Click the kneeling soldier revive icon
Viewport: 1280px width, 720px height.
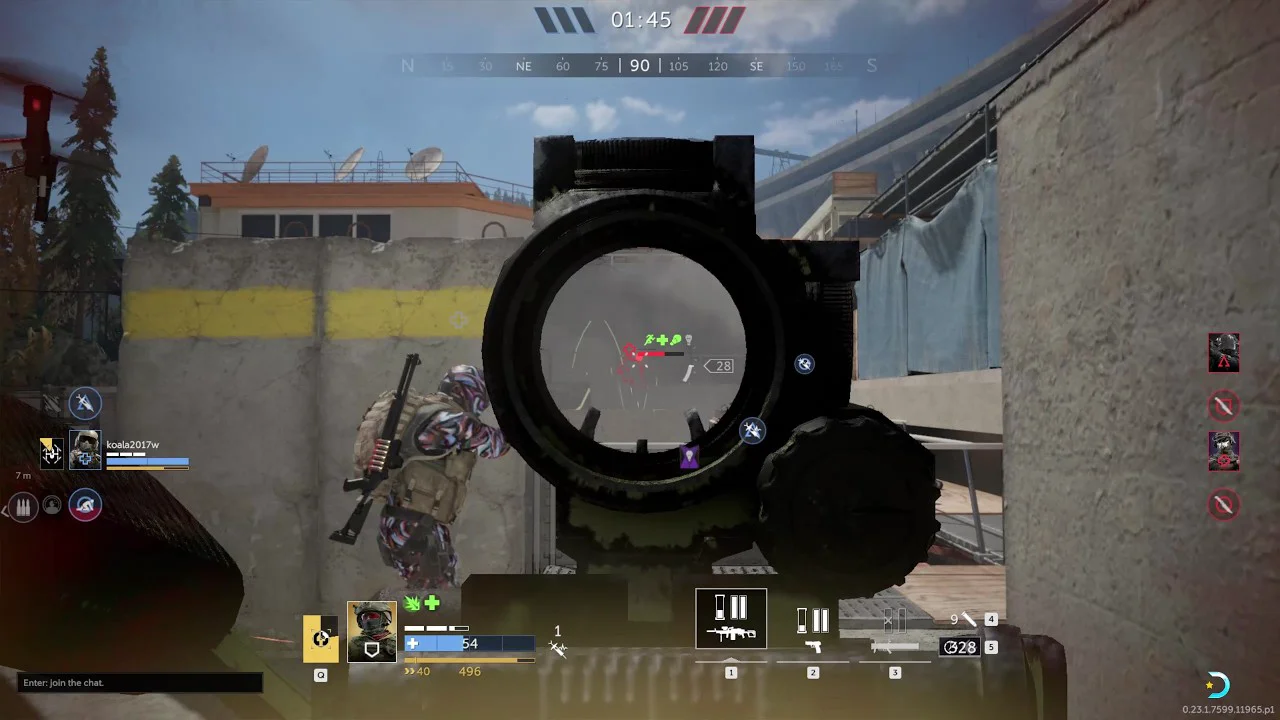[85, 505]
